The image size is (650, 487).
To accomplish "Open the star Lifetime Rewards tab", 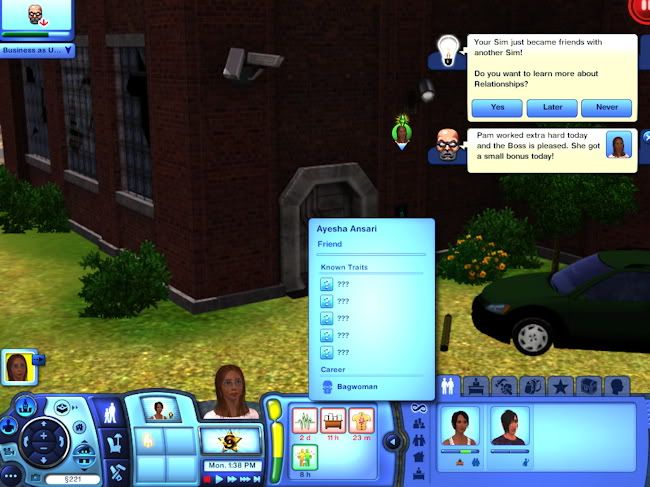I will click(x=561, y=385).
